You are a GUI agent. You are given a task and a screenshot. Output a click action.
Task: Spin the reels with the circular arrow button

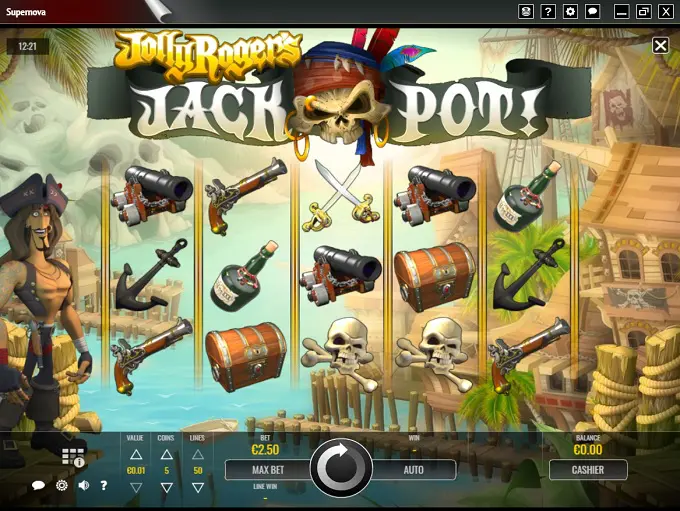(341, 468)
